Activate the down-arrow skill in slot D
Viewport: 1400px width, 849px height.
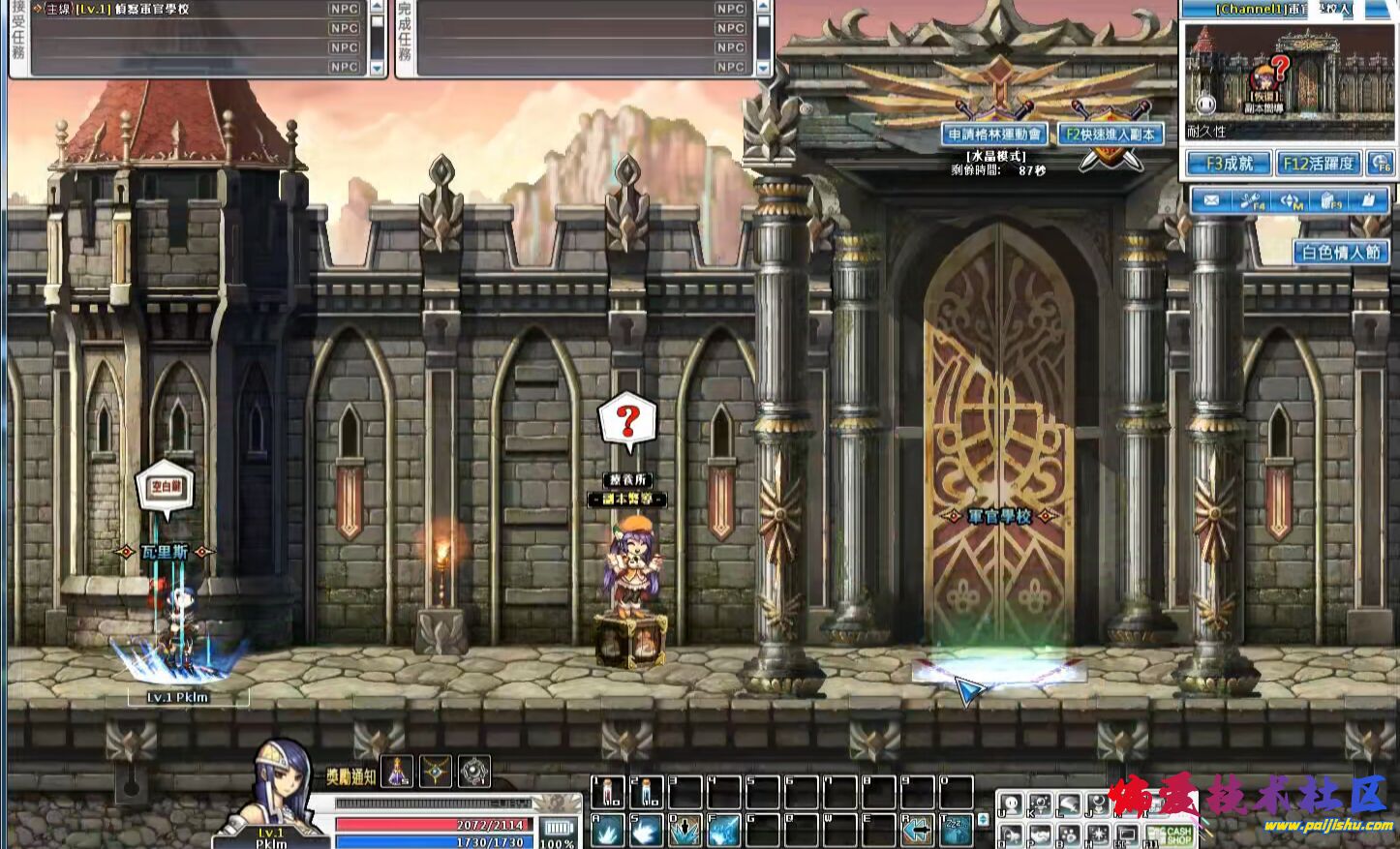pos(685,830)
